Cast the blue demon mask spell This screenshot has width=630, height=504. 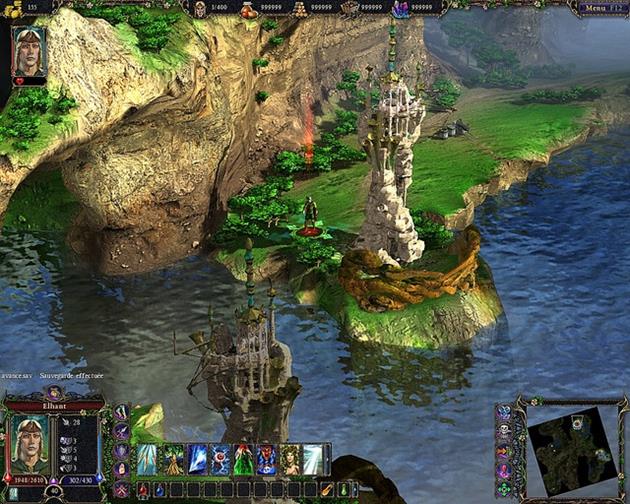[x=267, y=459]
